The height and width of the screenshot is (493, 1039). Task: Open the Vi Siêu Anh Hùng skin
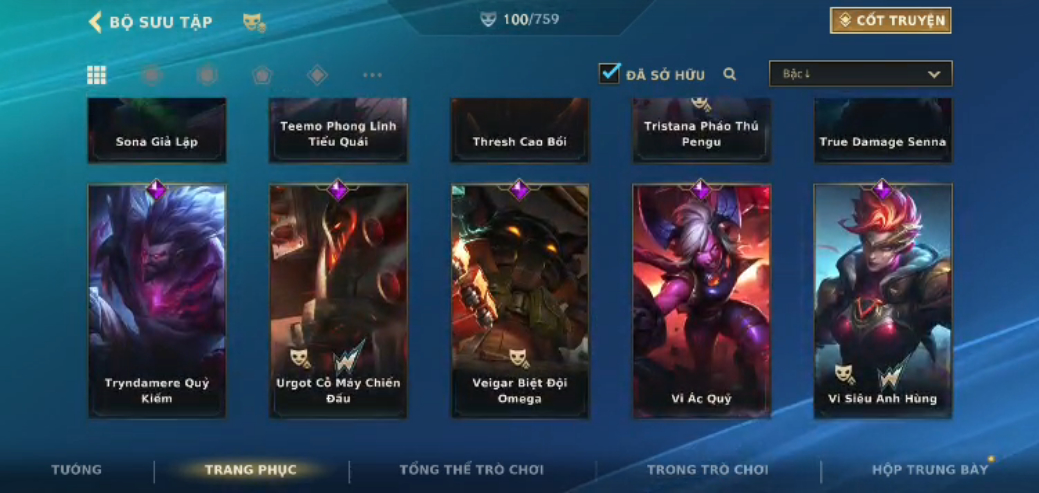point(883,300)
